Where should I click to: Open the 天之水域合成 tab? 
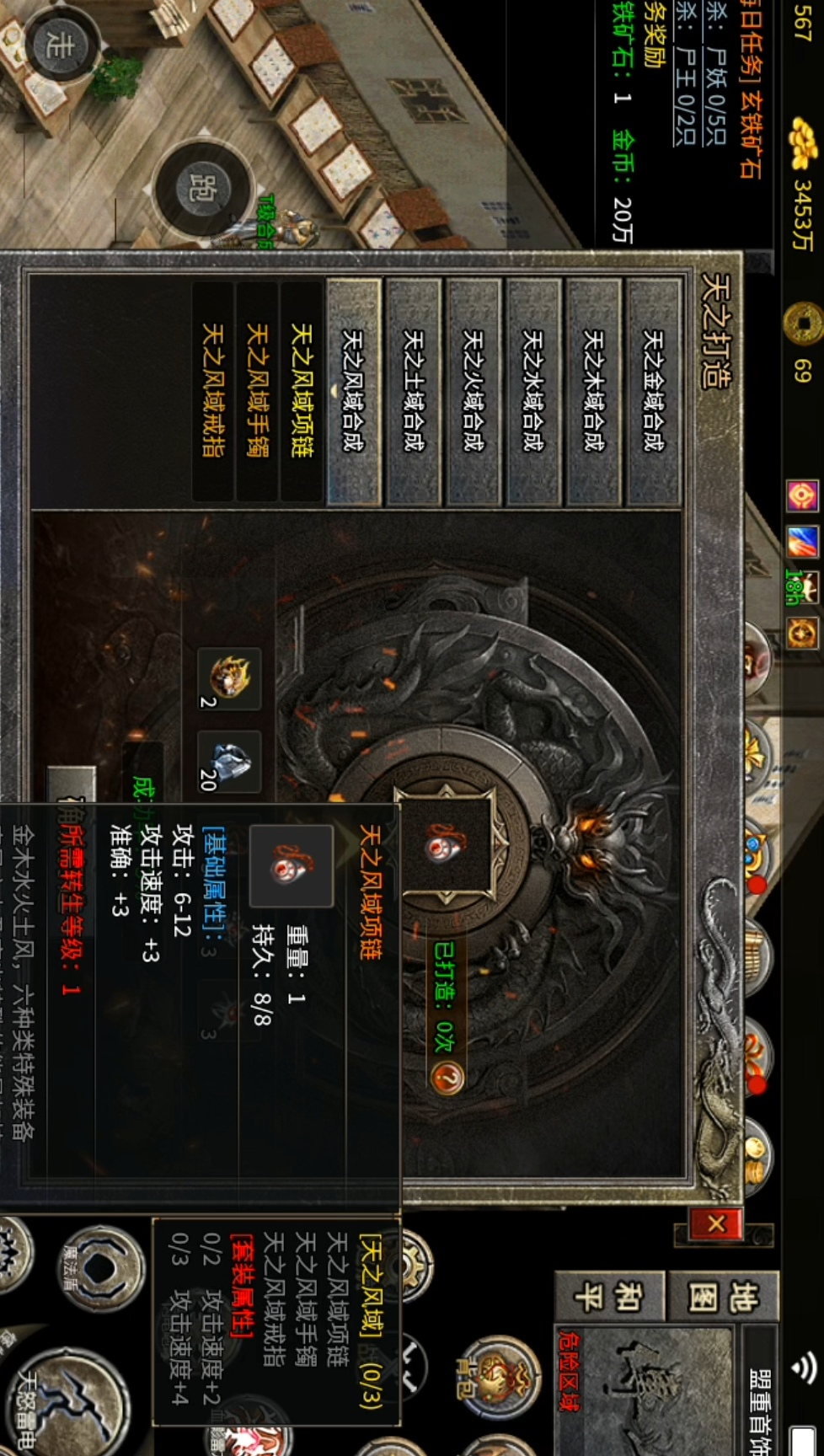[x=533, y=391]
